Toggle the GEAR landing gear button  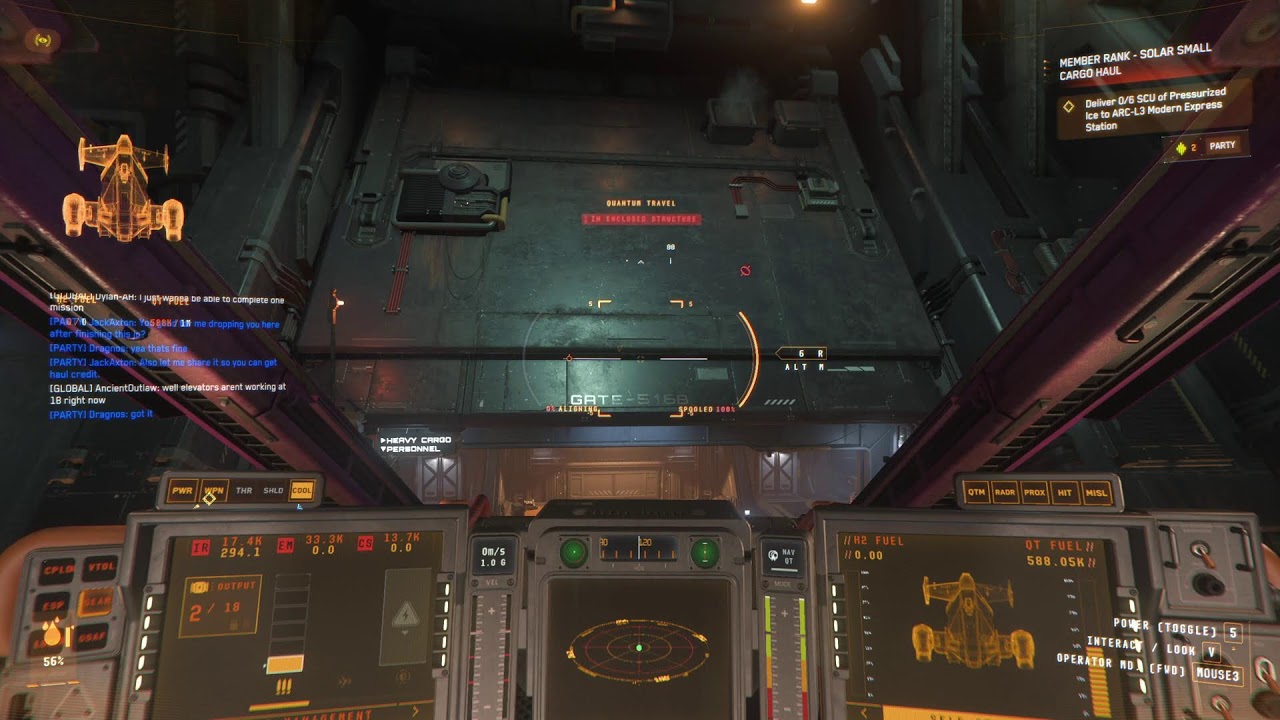95,601
